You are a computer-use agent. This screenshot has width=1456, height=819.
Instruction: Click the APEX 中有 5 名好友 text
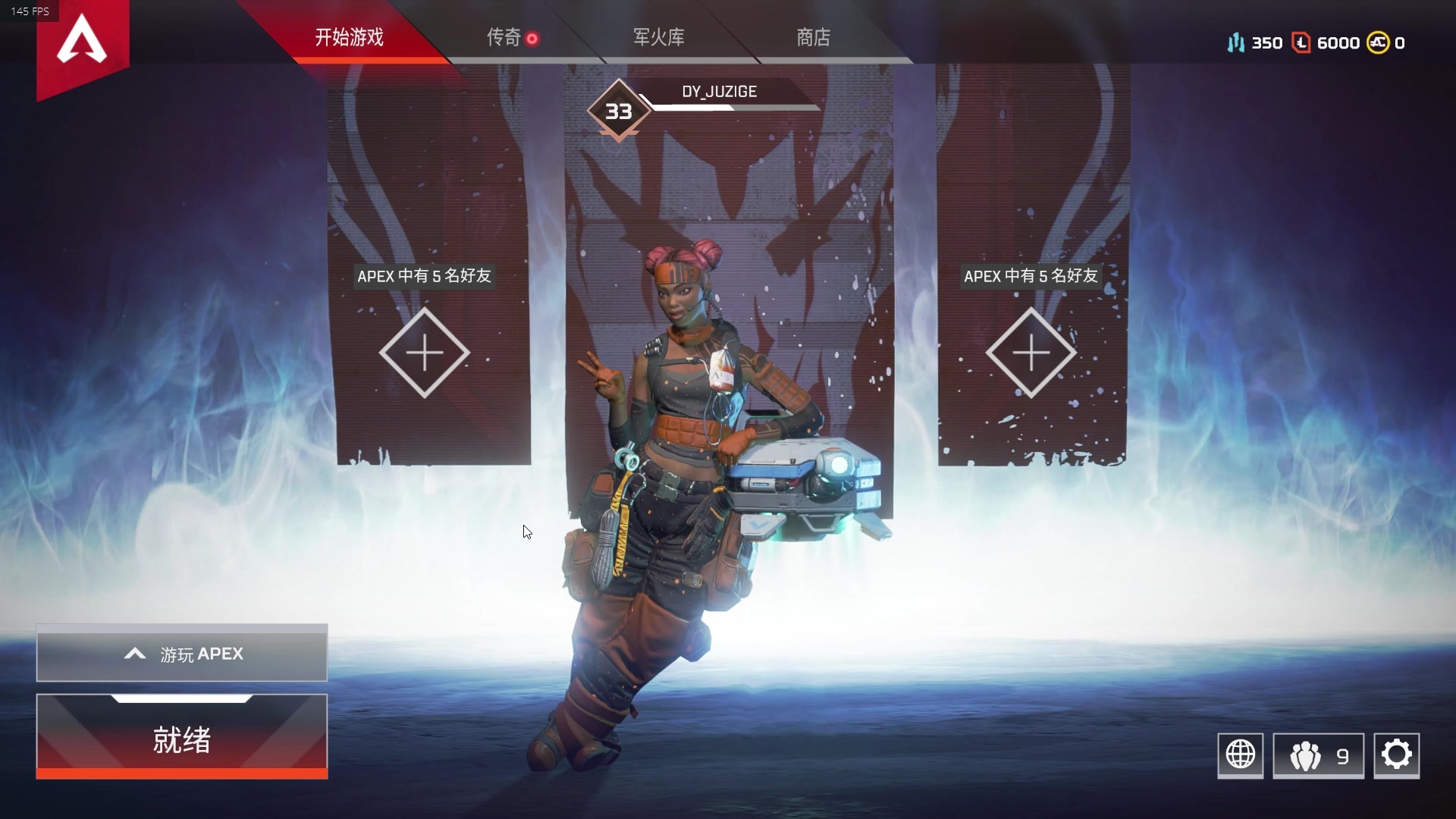click(x=425, y=277)
